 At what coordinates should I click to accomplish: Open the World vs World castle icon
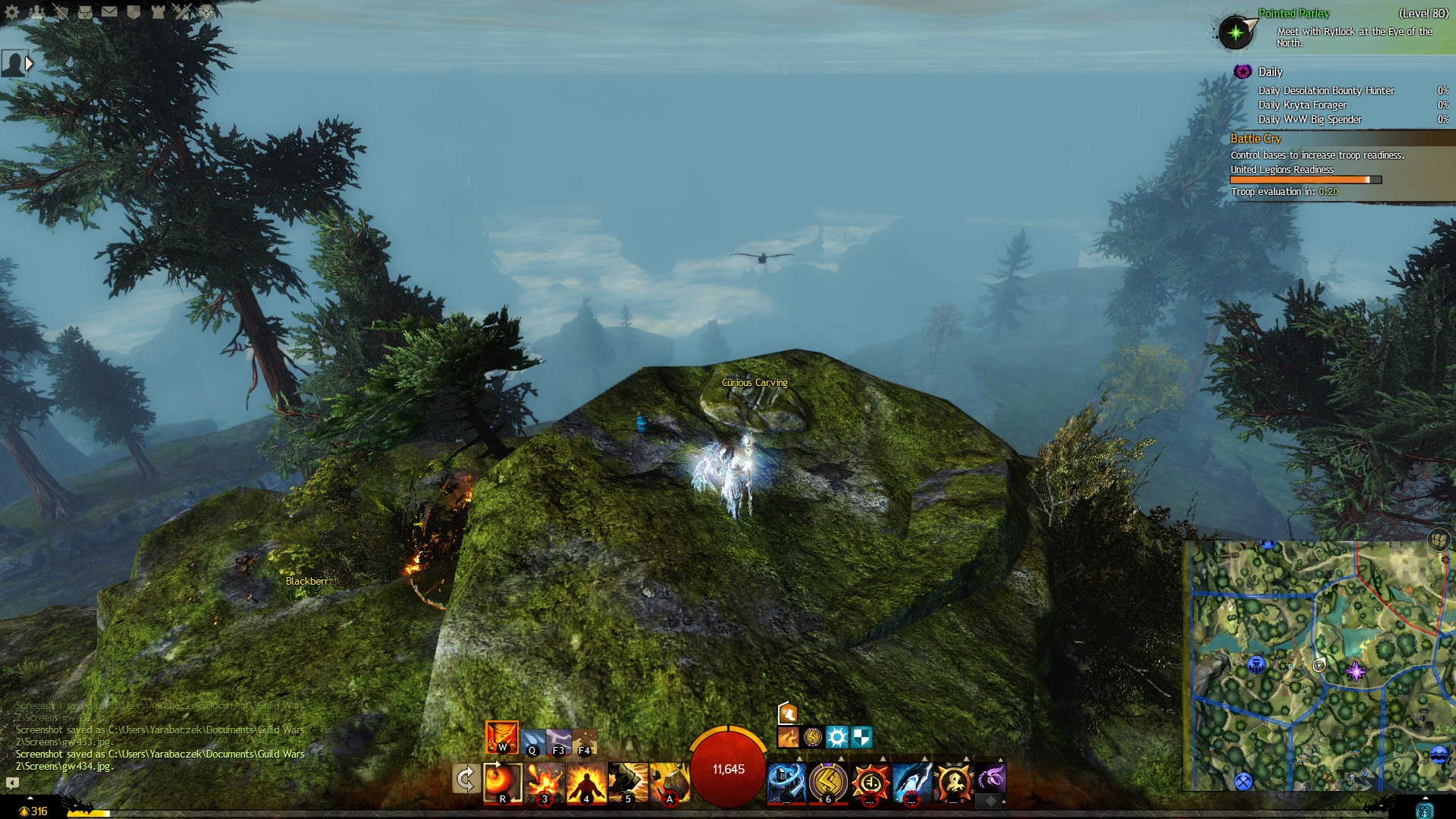158,11
